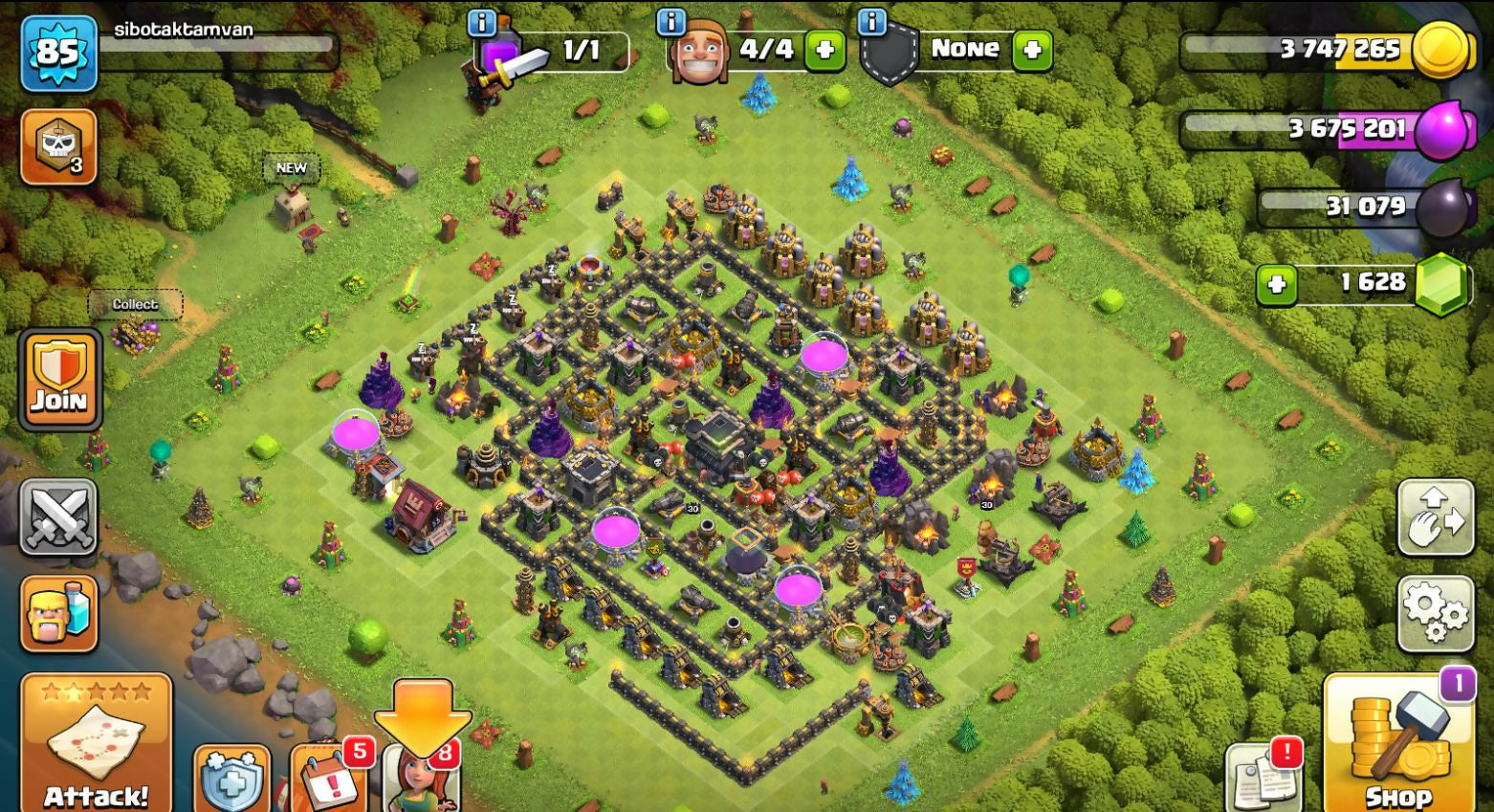Buy more gems with green plus
This screenshot has height=812, width=1494.
tap(1277, 284)
